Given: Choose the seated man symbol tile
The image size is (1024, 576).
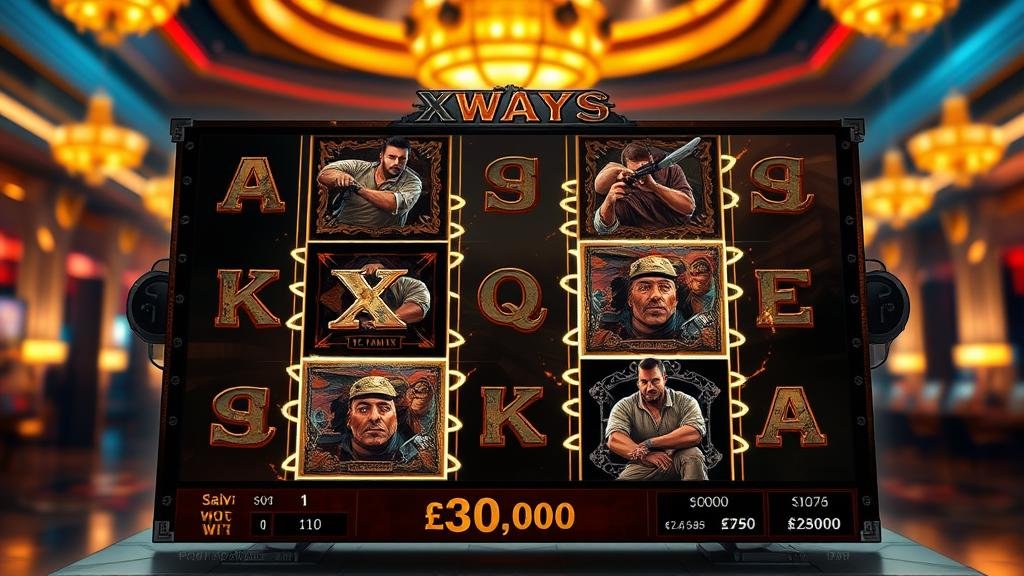Looking at the screenshot, I should click(x=651, y=418).
